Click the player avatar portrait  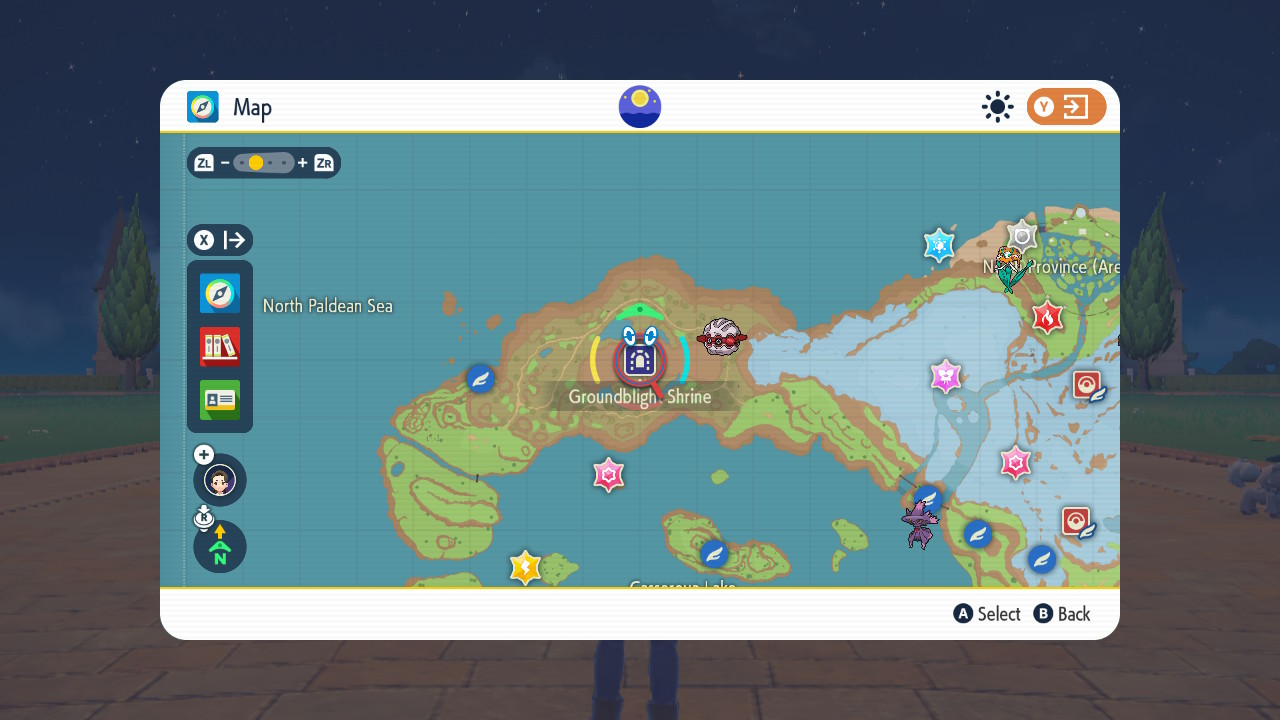pos(219,480)
